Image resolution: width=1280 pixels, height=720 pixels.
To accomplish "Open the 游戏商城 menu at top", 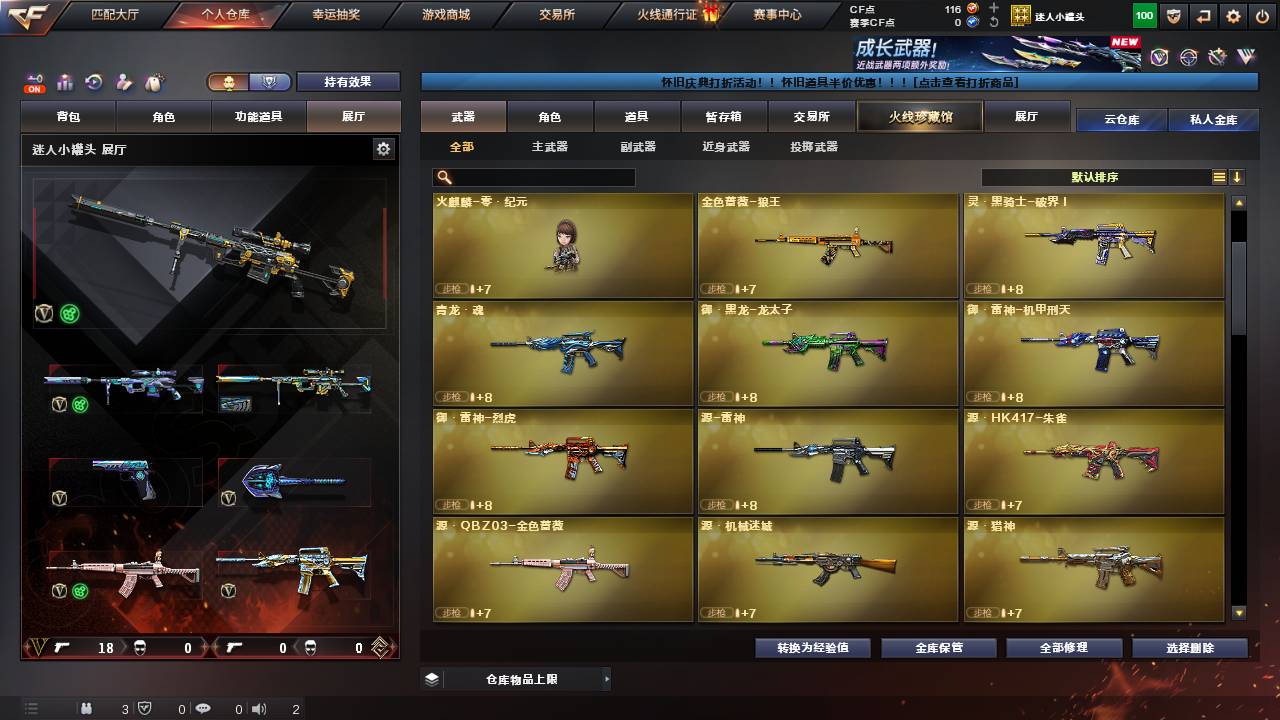I will (448, 14).
